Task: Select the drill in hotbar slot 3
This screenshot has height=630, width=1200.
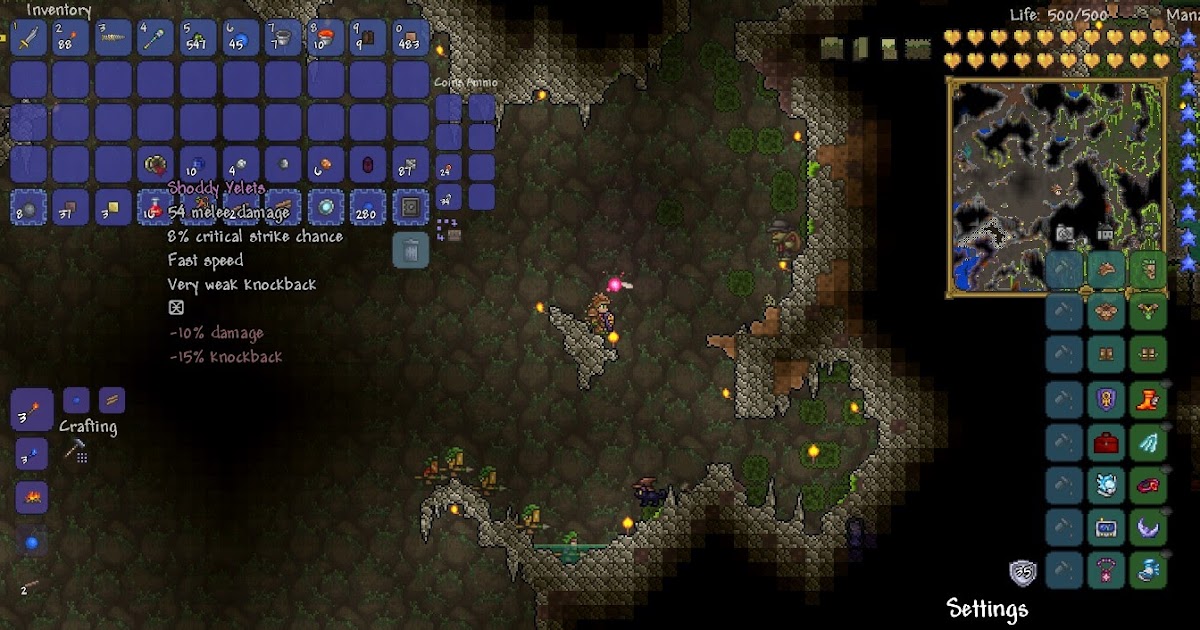Action: 113,38
